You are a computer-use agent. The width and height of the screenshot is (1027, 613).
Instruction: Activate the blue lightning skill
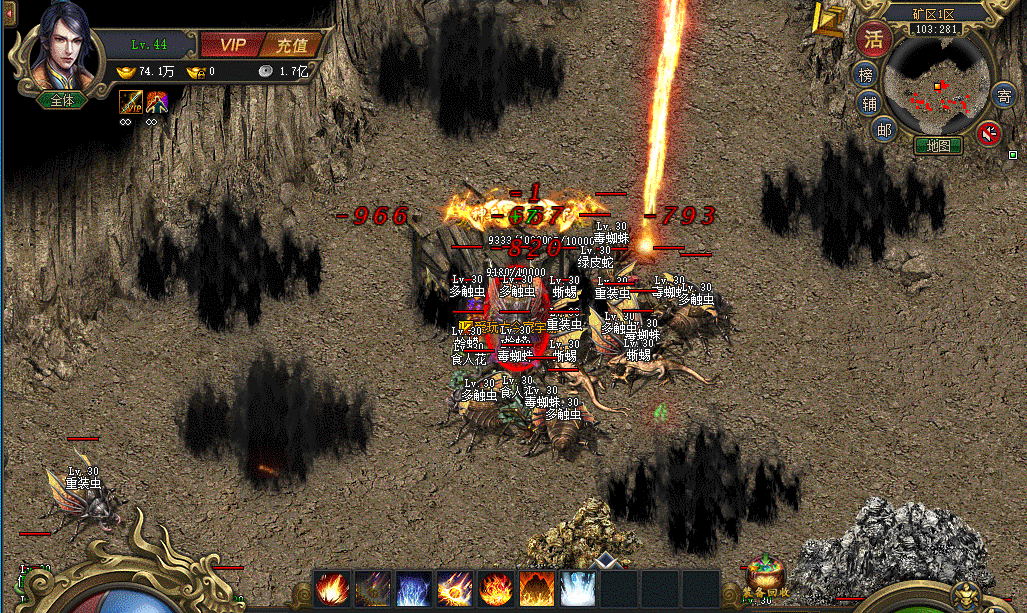(x=414, y=589)
